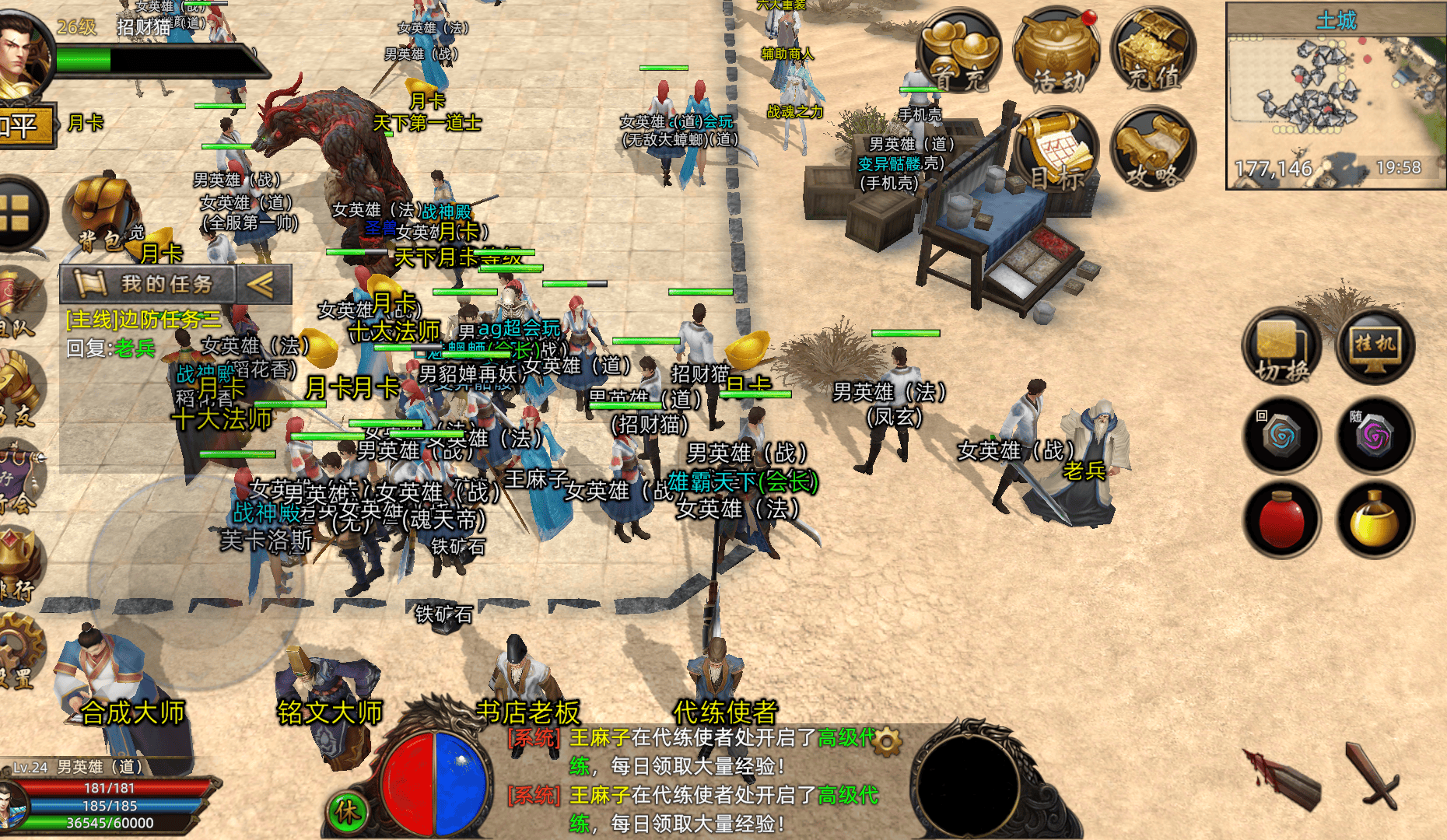Use the 回 return scroll skill icon
This screenshot has width=1447, height=840.
pyautogui.click(x=1281, y=435)
